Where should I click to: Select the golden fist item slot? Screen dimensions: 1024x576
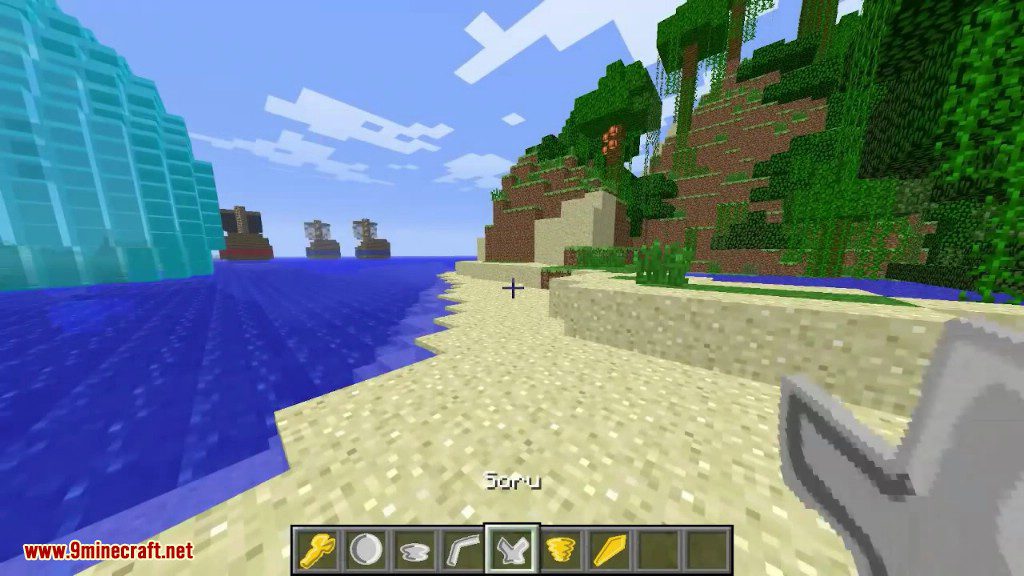[317, 549]
